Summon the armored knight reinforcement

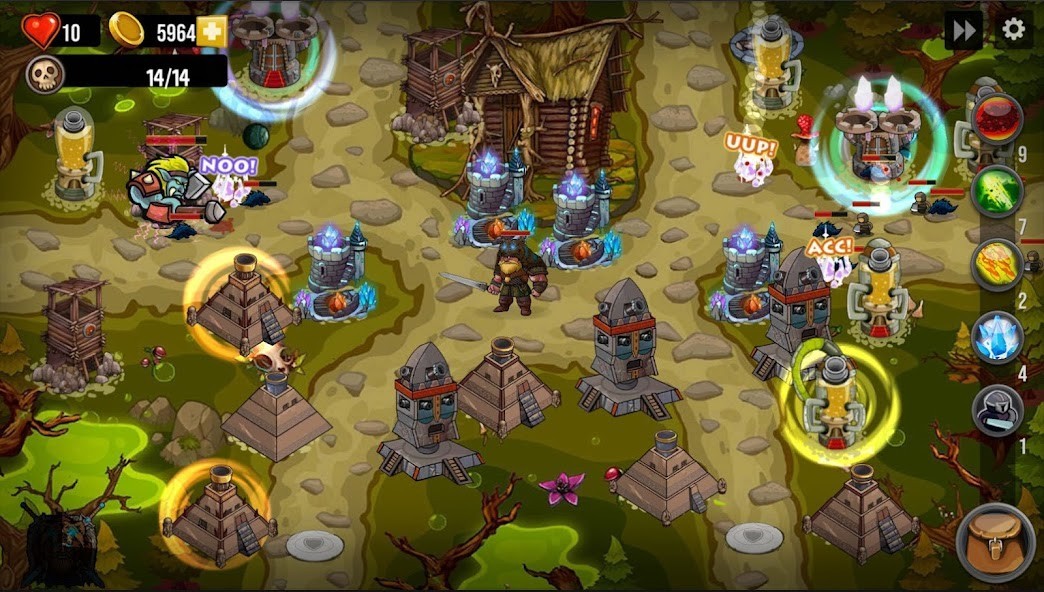point(997,410)
